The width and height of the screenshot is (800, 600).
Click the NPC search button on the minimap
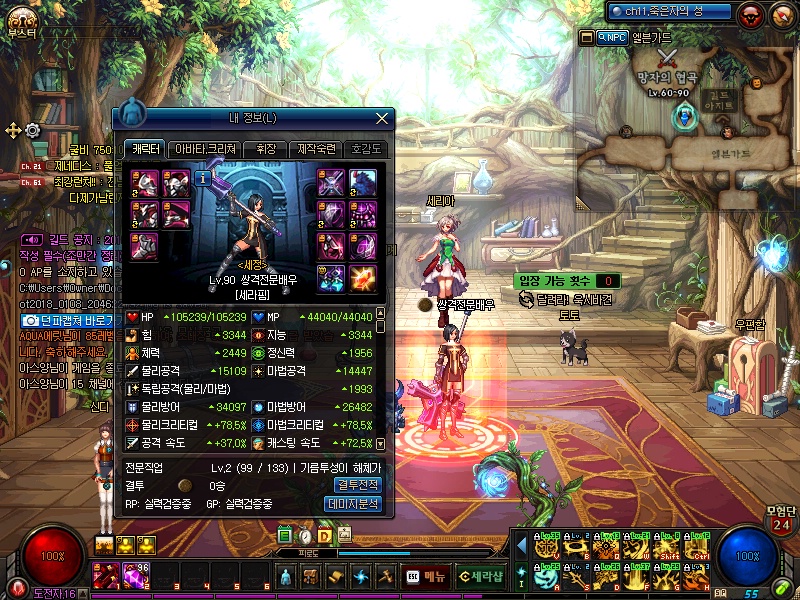(x=612, y=37)
